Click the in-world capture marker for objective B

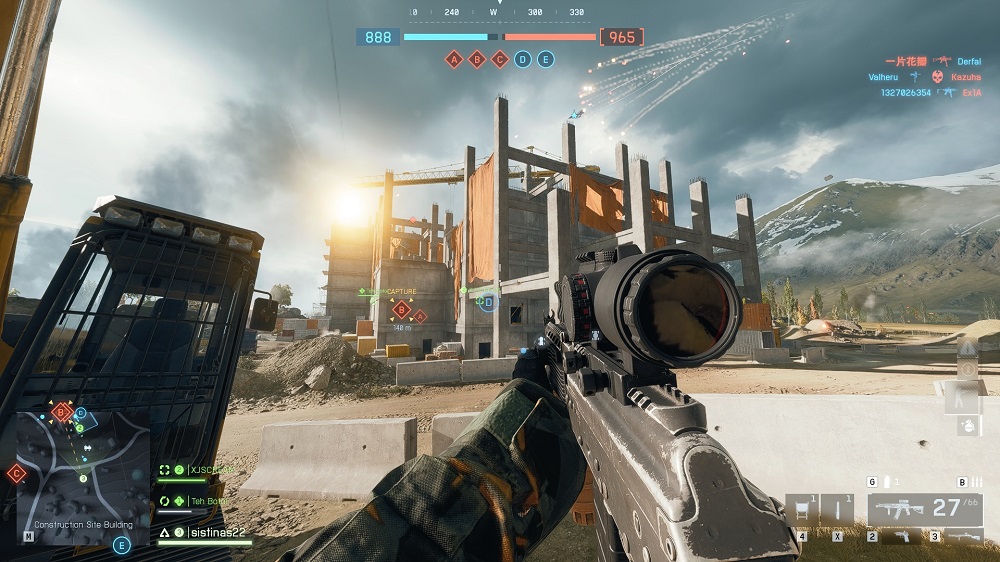pos(402,309)
